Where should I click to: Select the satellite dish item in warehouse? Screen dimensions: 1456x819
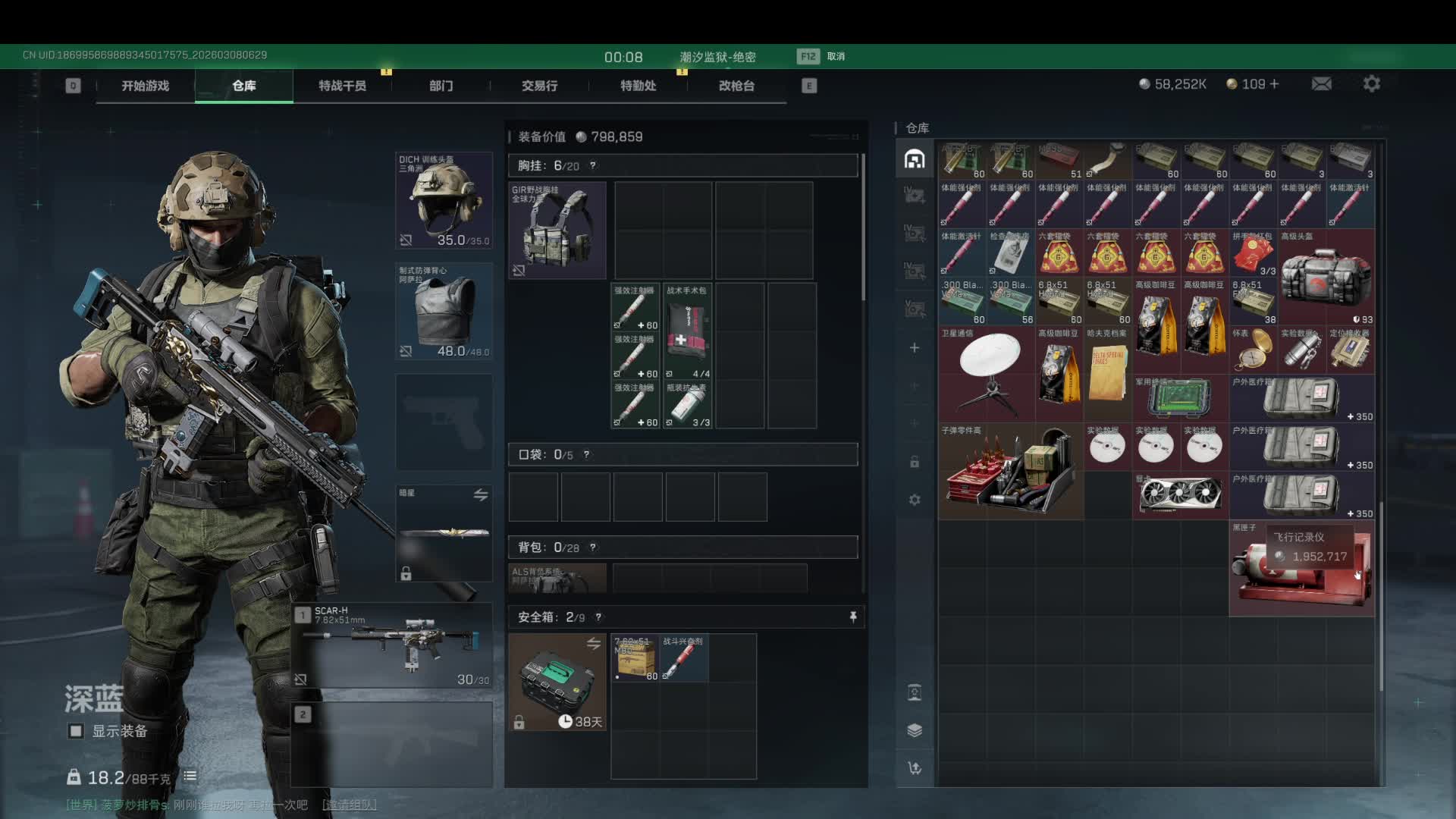click(987, 373)
